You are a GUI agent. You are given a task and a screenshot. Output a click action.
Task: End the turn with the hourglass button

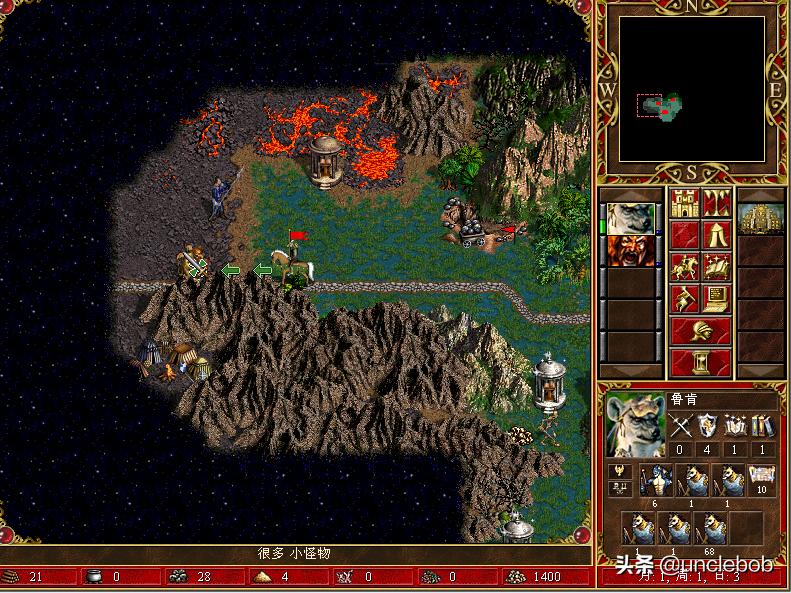[700, 360]
